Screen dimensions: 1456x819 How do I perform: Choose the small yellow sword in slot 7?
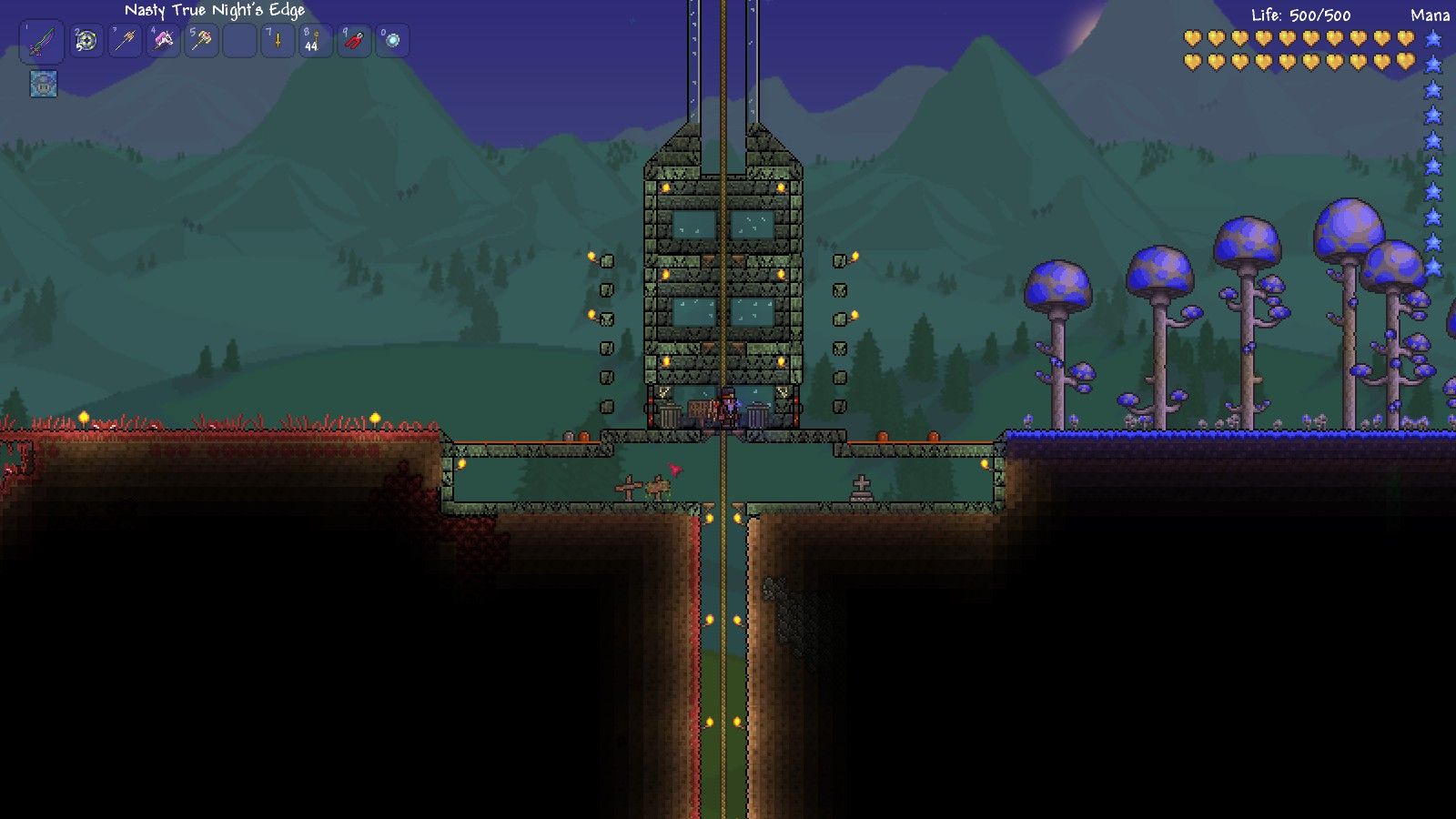coord(278,41)
